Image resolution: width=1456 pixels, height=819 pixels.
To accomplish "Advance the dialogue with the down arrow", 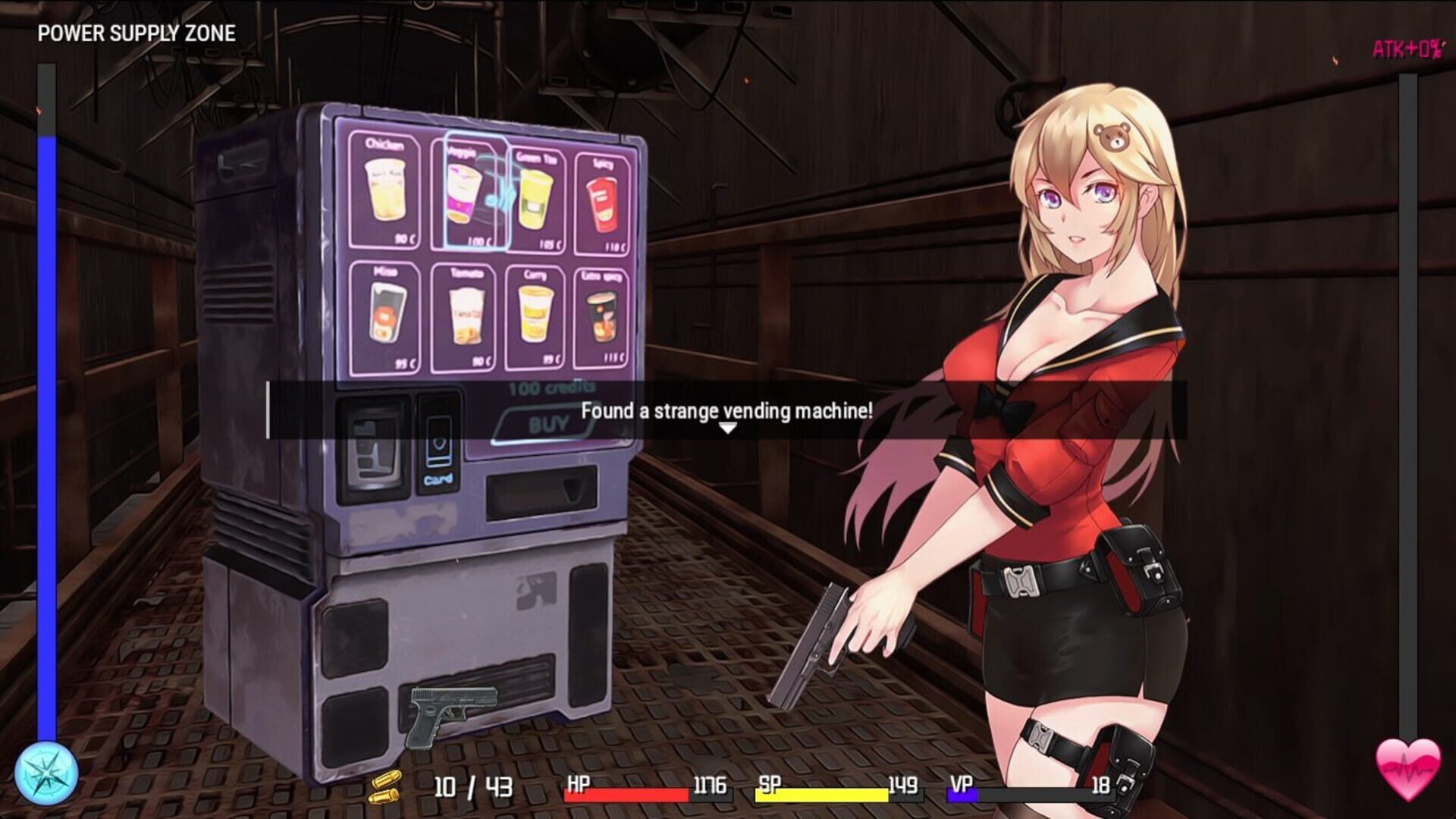I will (730, 426).
